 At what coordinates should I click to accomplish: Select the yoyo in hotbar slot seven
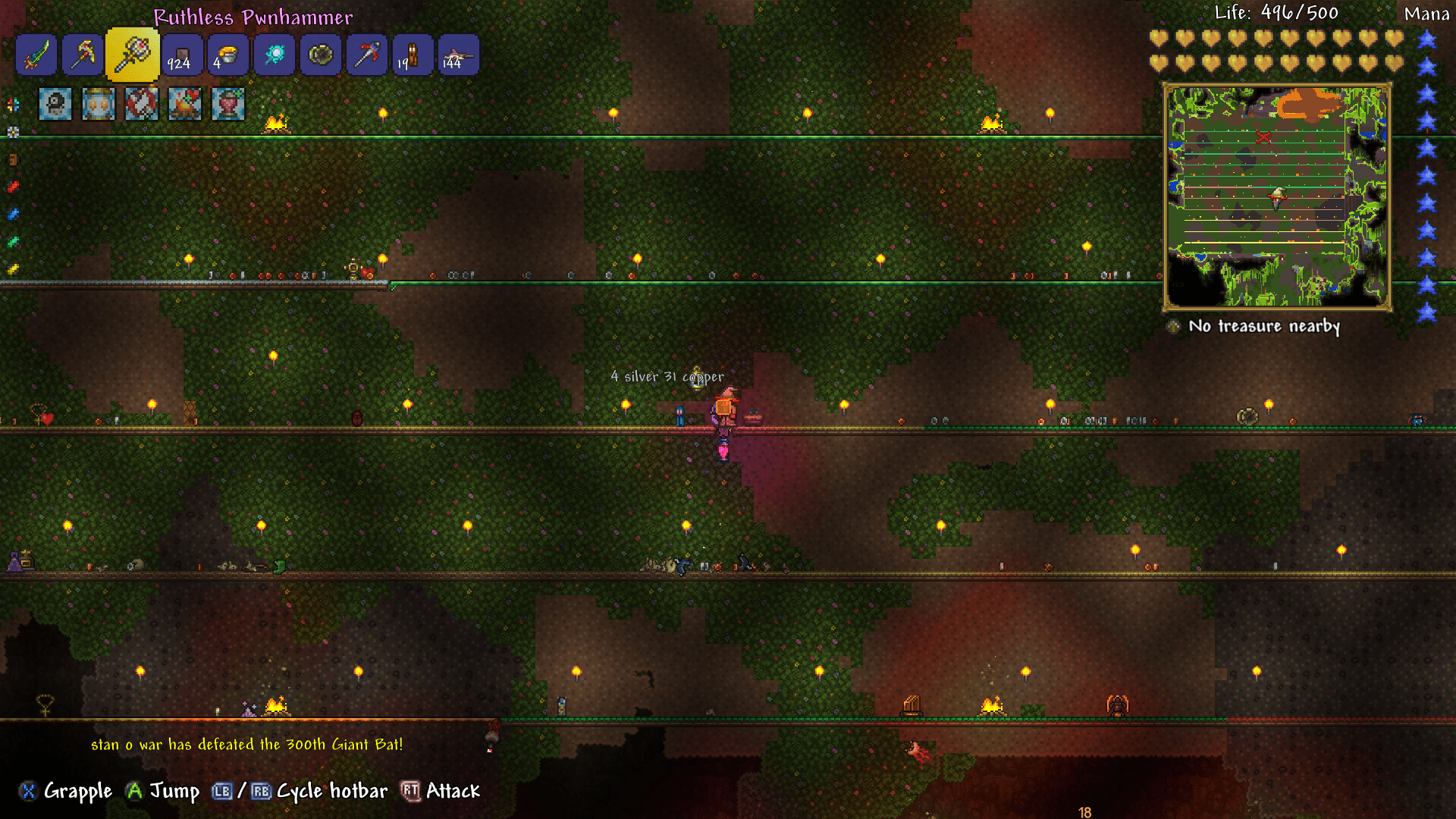click(x=321, y=55)
